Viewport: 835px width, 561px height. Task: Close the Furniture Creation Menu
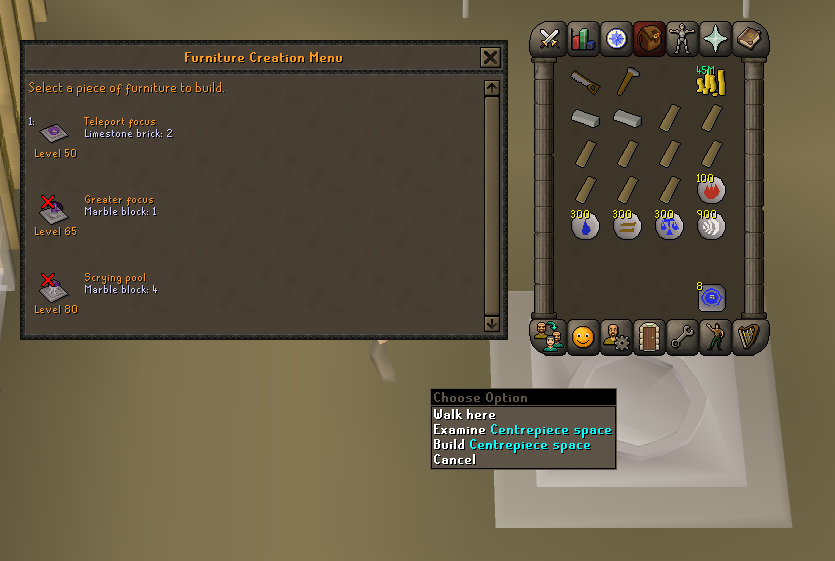pyautogui.click(x=490, y=57)
